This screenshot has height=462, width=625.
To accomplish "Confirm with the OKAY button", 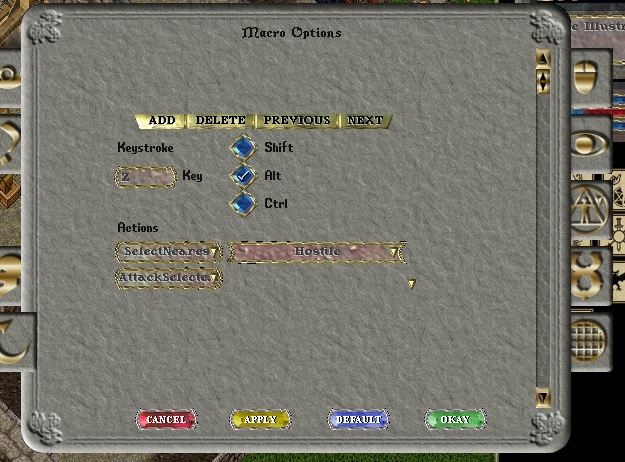I will tap(454, 420).
